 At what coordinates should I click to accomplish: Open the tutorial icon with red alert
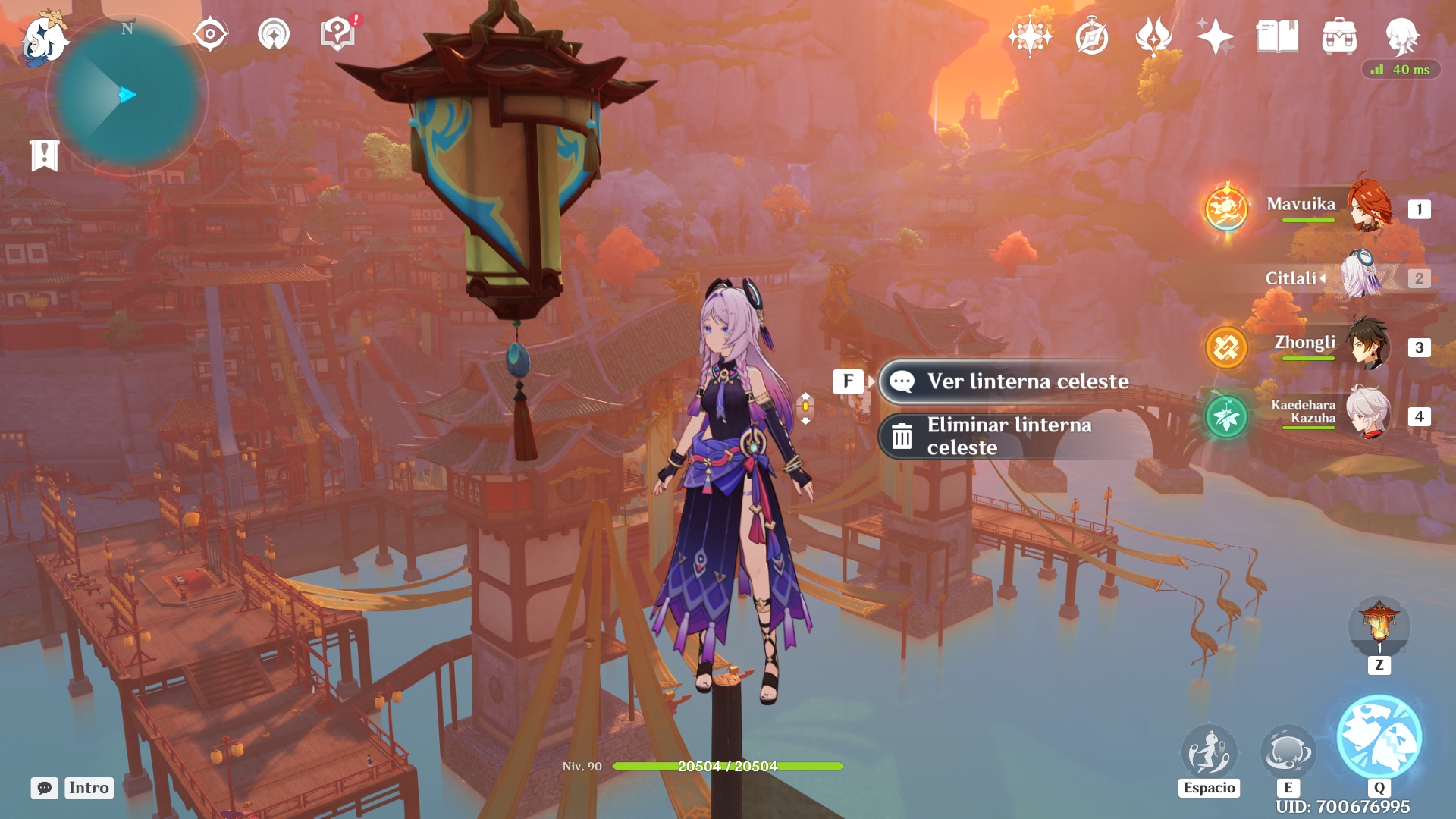pyautogui.click(x=338, y=34)
